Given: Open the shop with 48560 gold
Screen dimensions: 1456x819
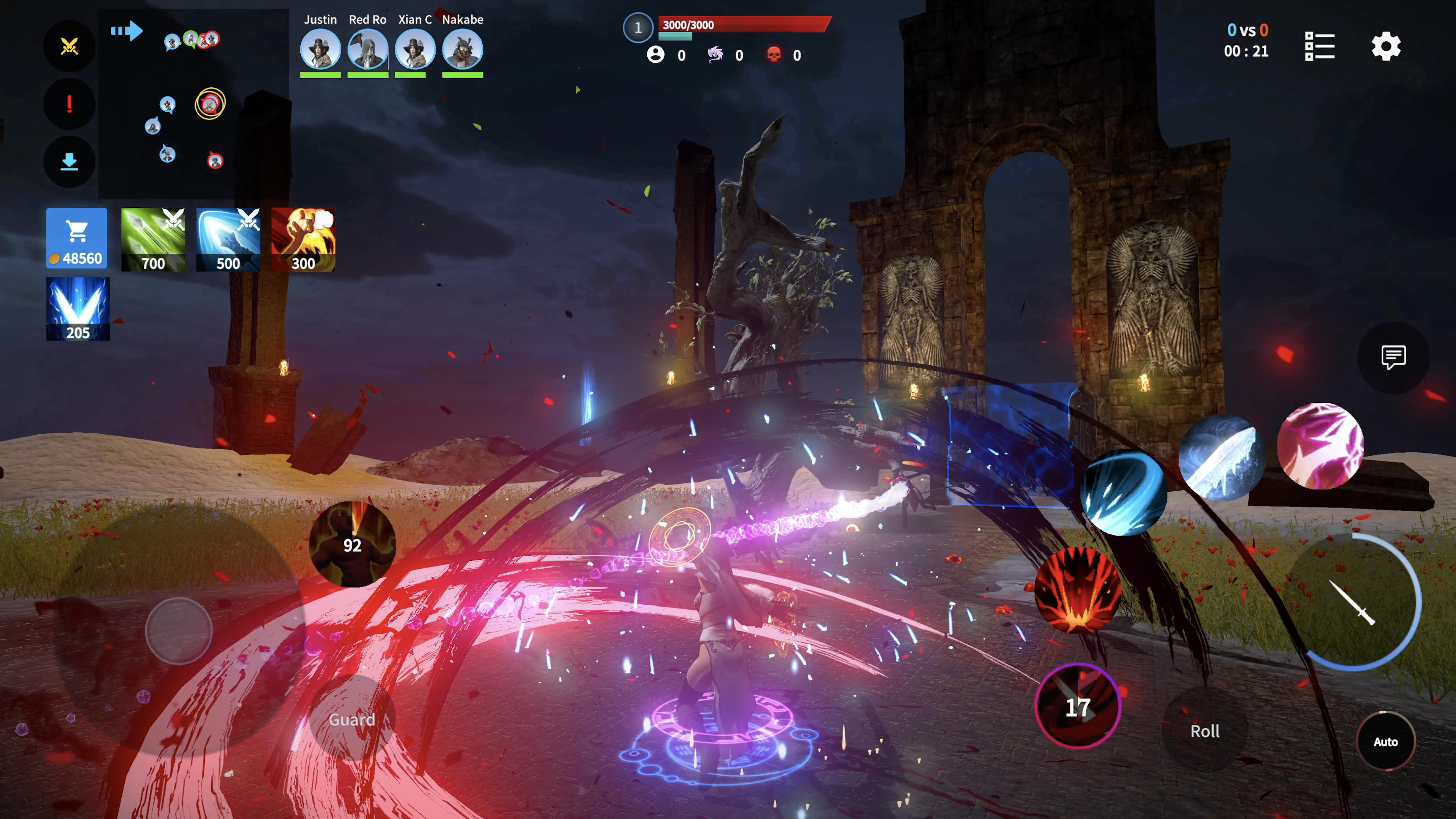Looking at the screenshot, I should coord(76,237).
